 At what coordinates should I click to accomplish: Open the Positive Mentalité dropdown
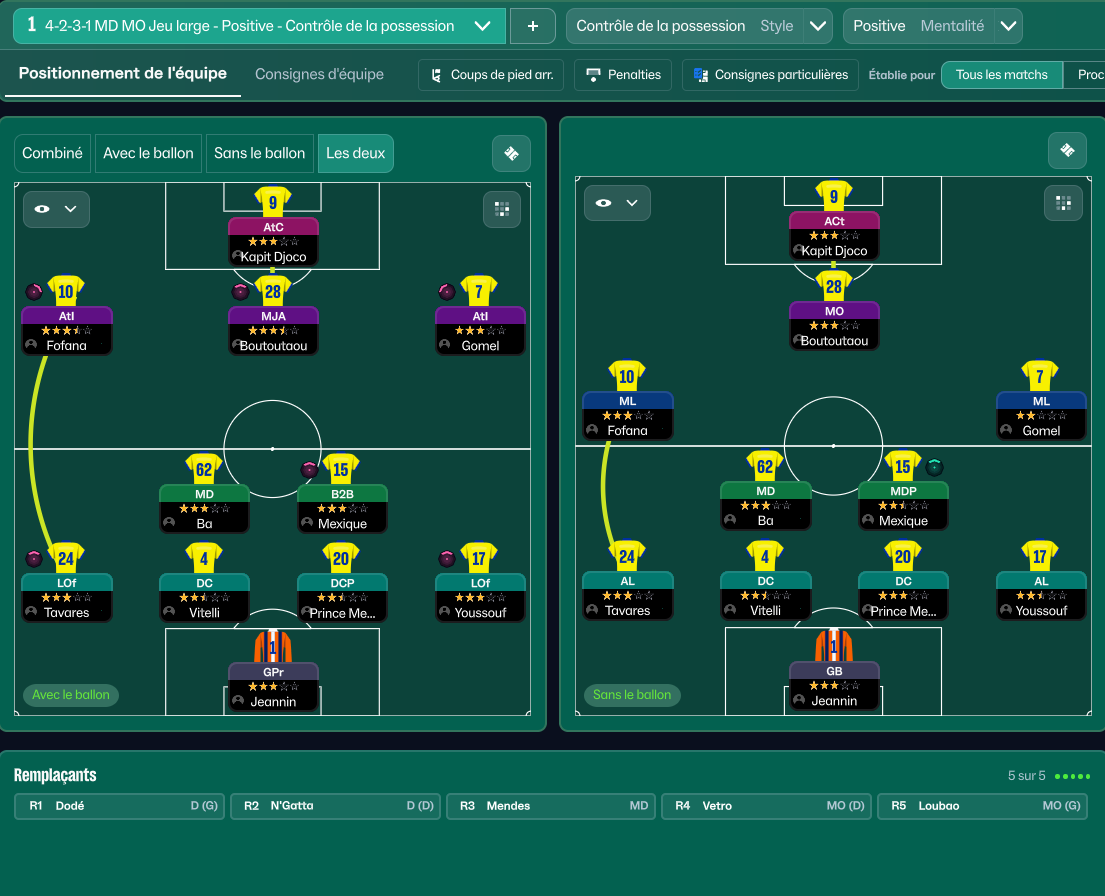tap(1008, 26)
